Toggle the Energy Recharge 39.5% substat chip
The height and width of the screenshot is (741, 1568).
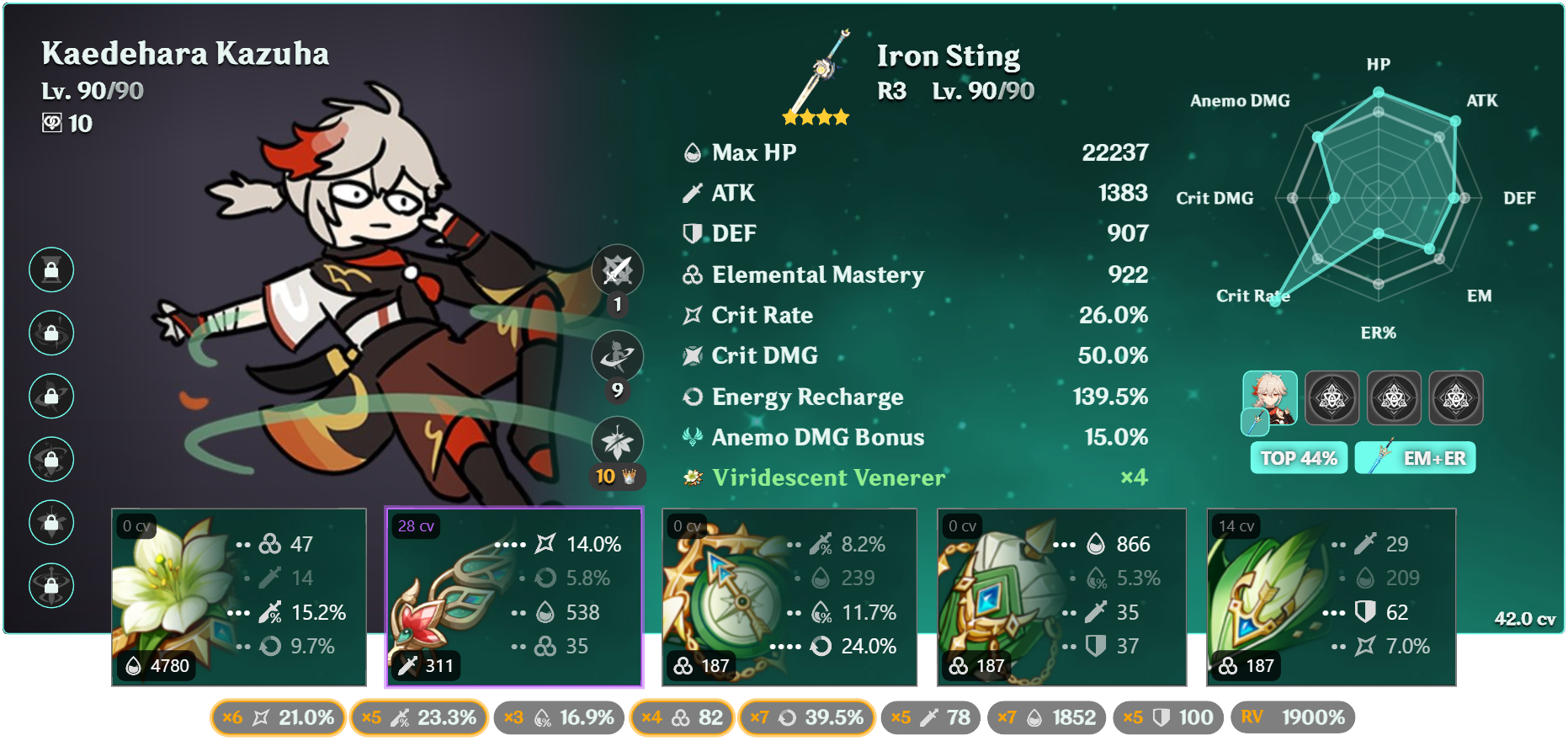[806, 717]
